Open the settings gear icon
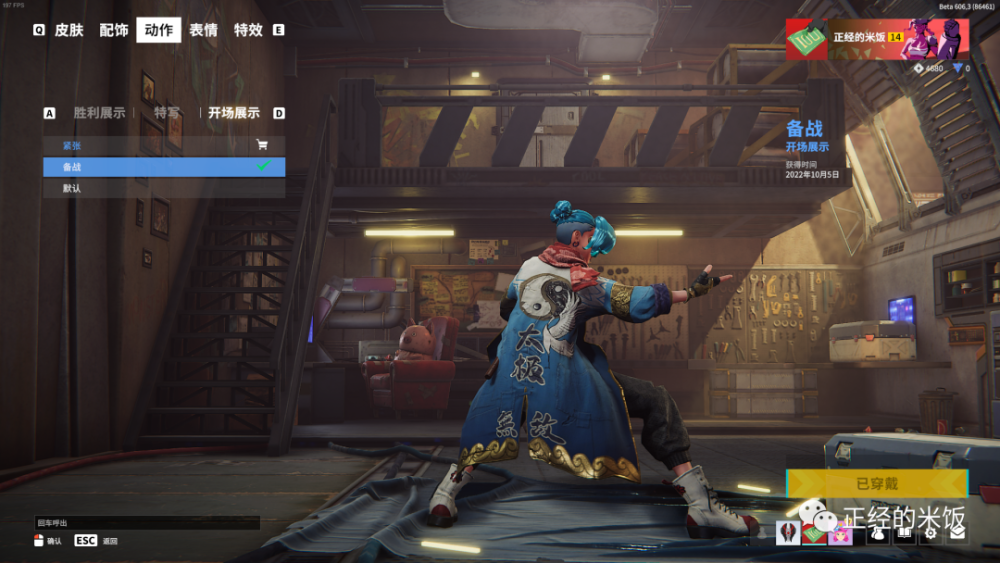This screenshot has width=1000, height=563. point(930,534)
